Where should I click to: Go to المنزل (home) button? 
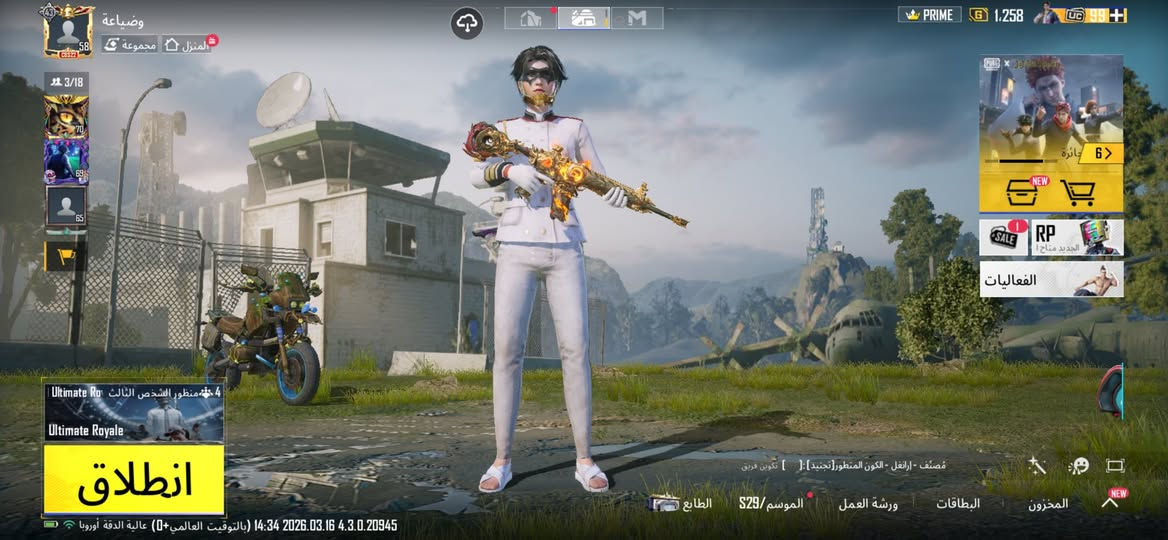(187, 45)
